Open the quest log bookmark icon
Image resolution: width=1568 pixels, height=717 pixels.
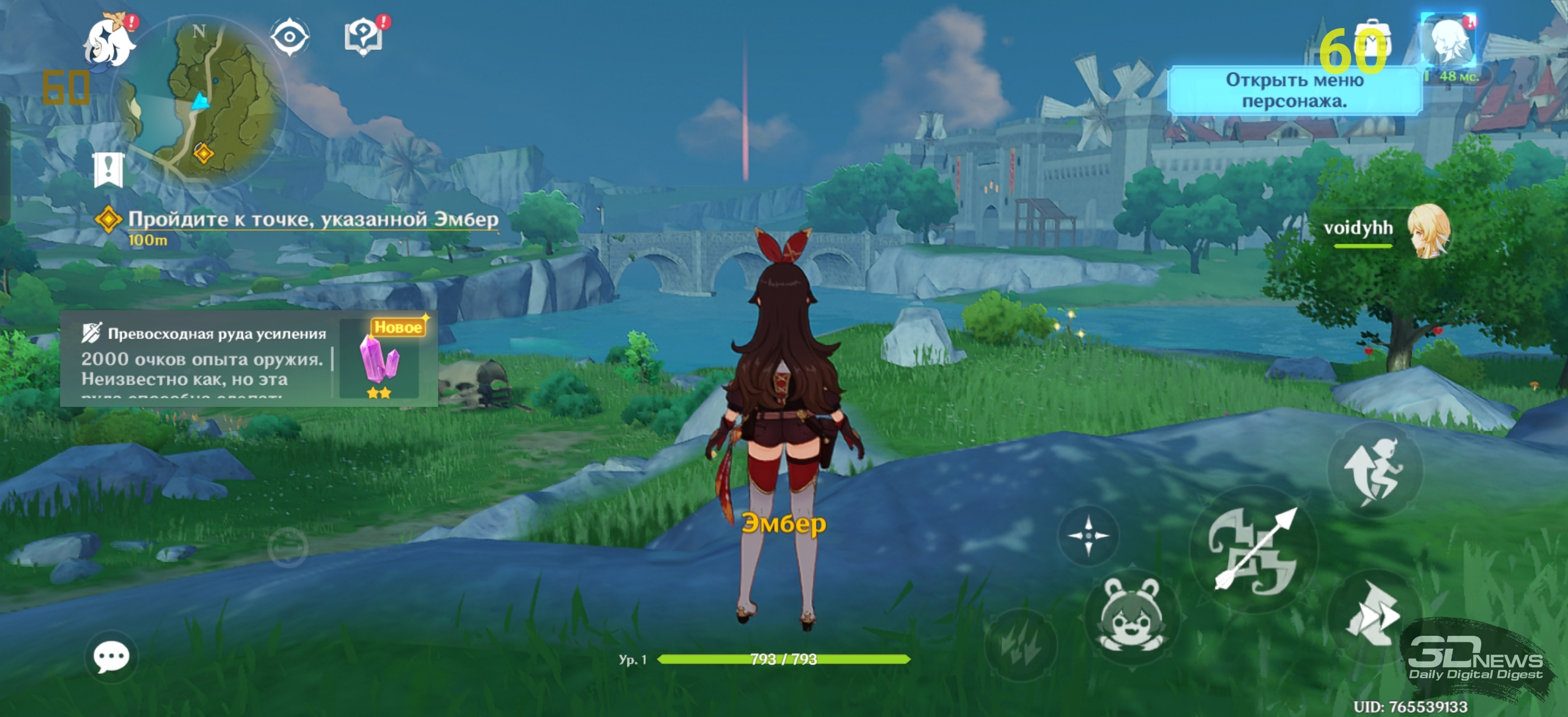pyautogui.click(x=108, y=170)
